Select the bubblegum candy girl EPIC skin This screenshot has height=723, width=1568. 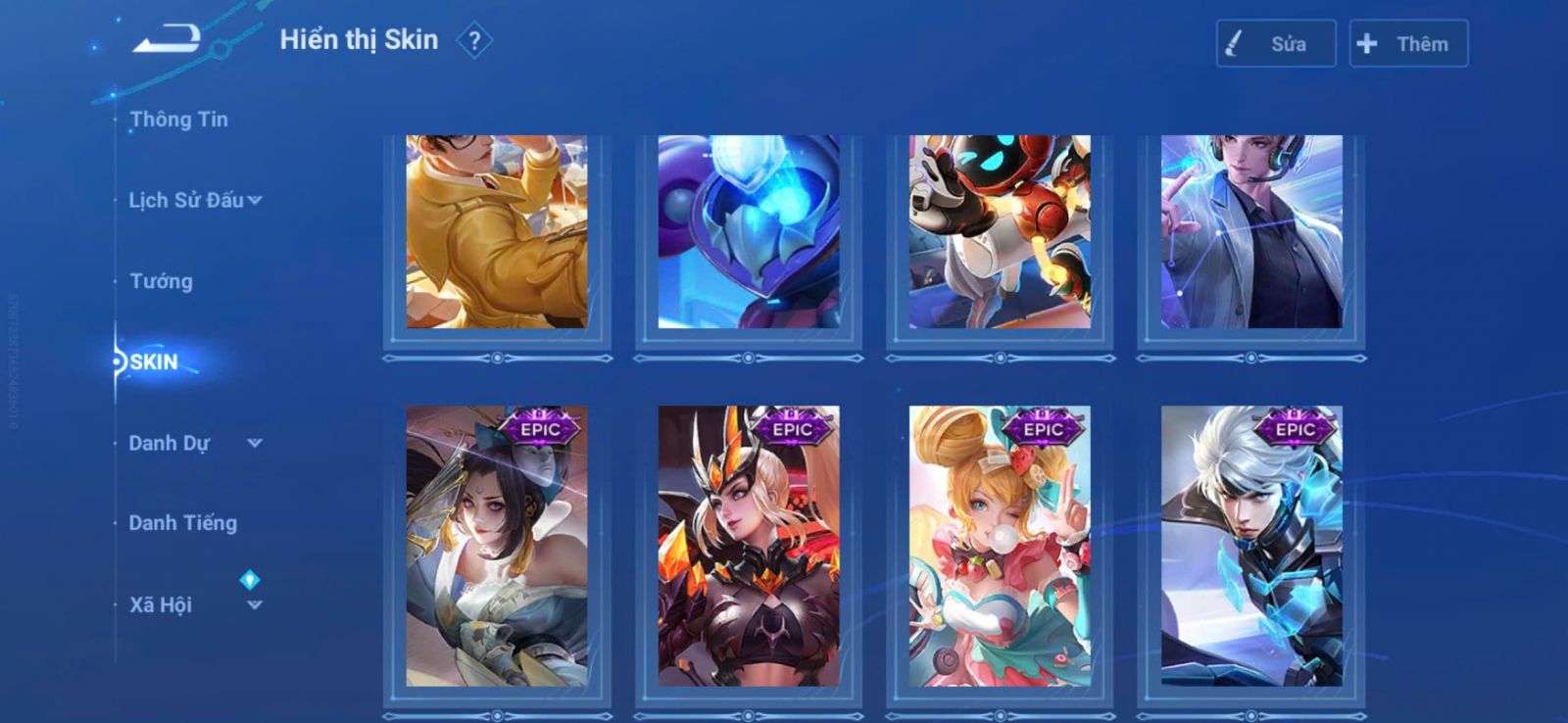click(x=1000, y=546)
